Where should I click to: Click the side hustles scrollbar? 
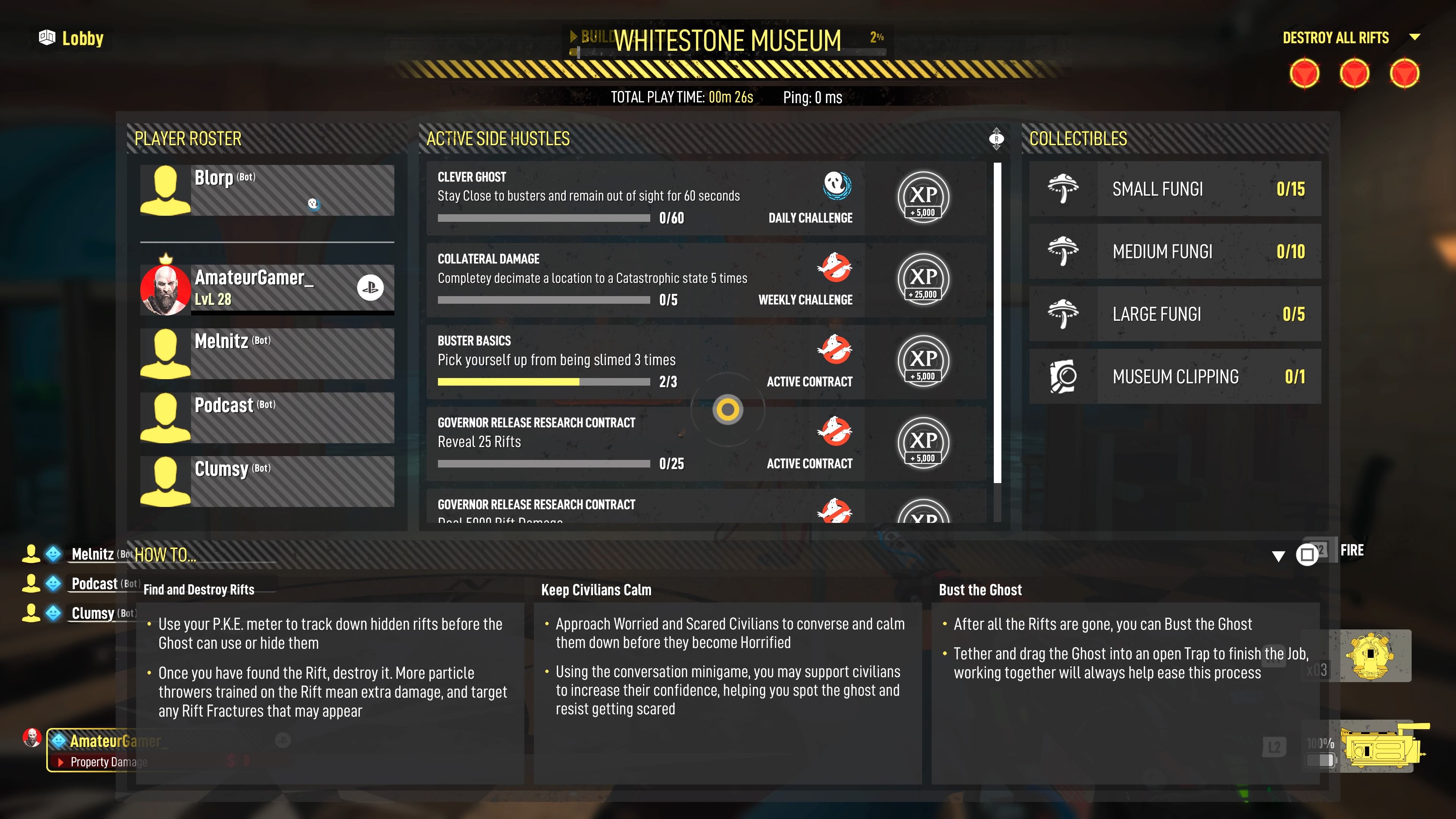(x=997, y=322)
